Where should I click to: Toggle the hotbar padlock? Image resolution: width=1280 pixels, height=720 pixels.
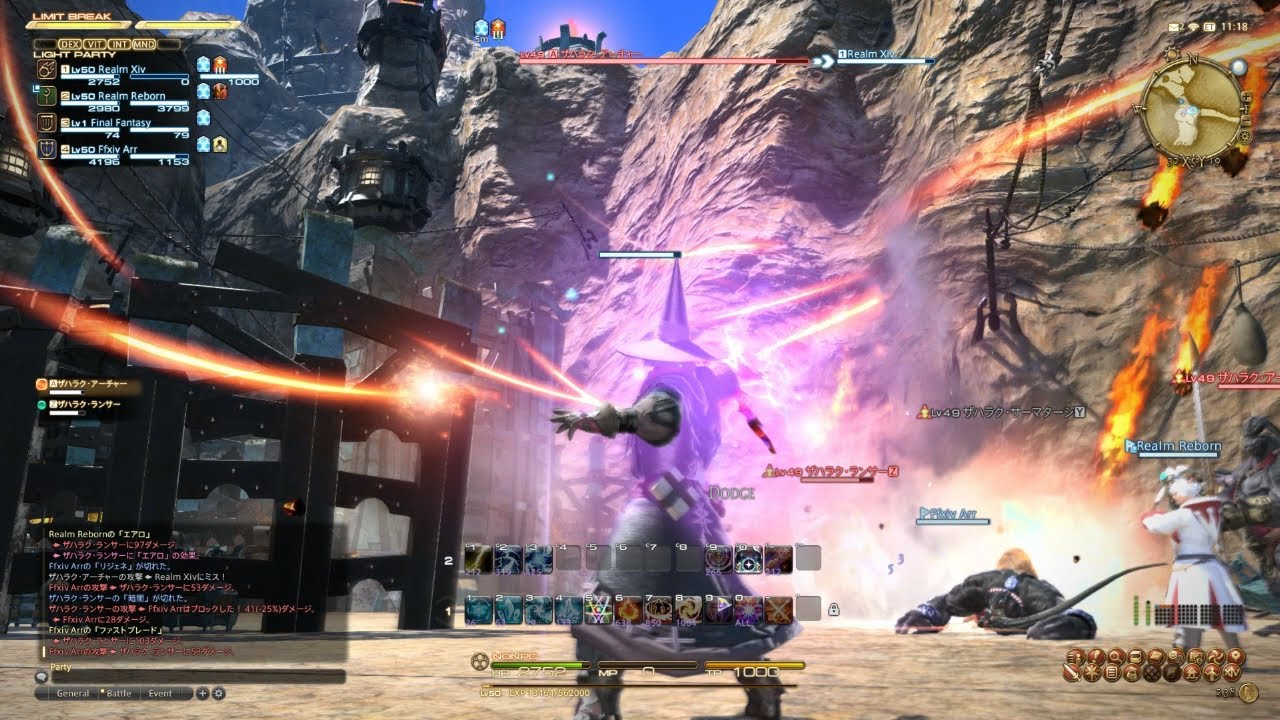tap(833, 608)
